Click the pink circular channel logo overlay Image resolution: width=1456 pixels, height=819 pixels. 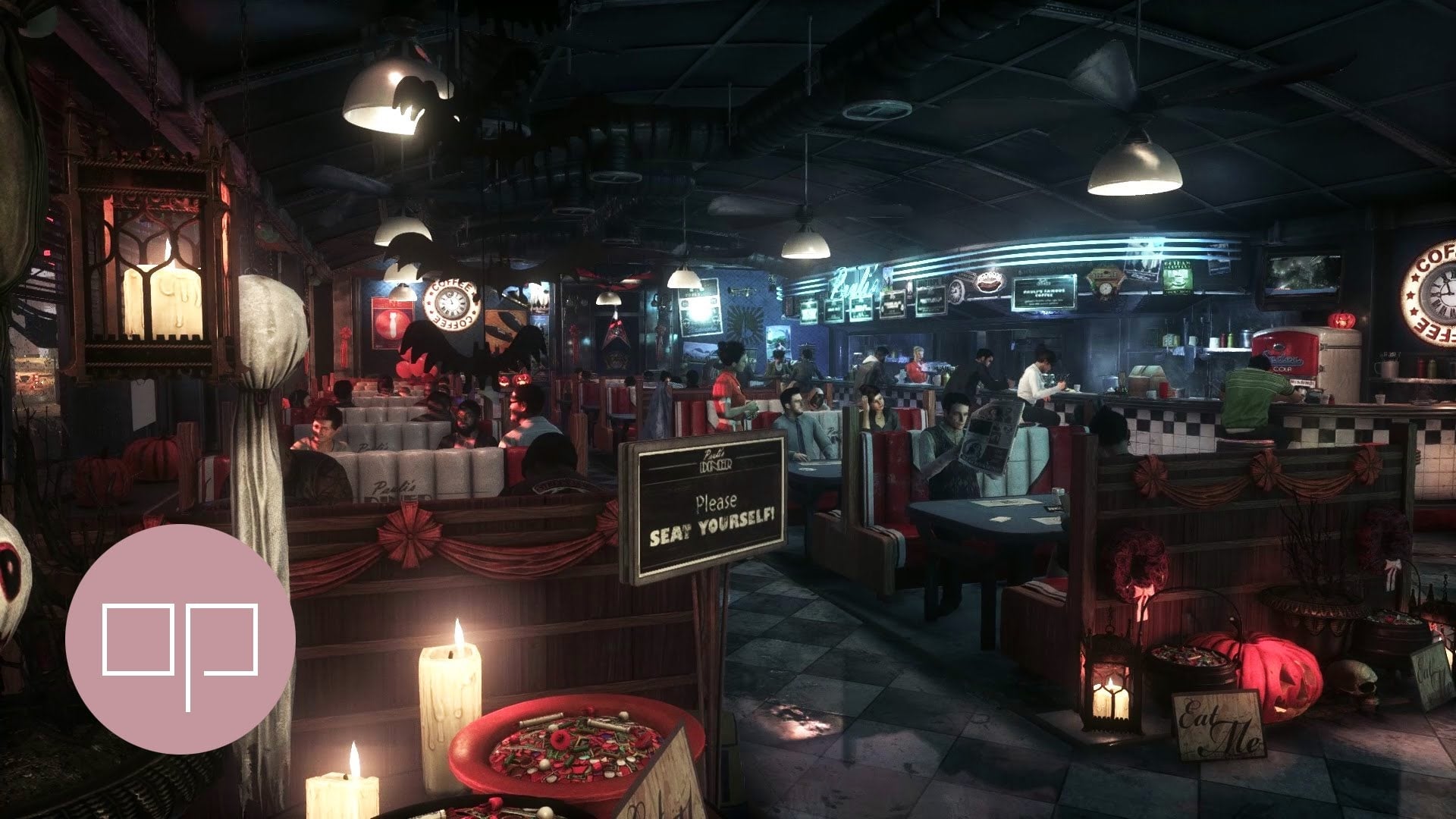coord(180,639)
